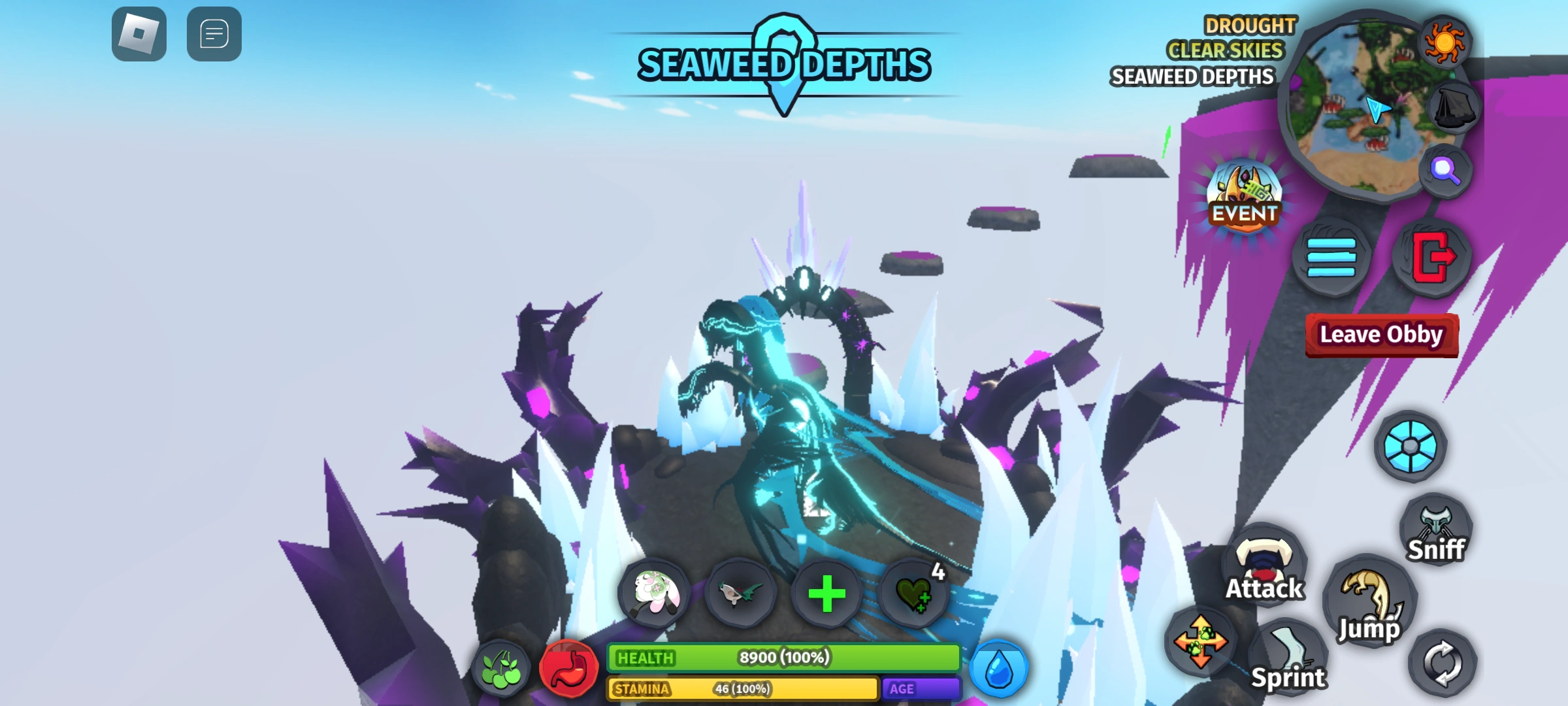Image resolution: width=1568 pixels, height=706 pixels.
Task: Open the chat panel
Action: pos(214,35)
